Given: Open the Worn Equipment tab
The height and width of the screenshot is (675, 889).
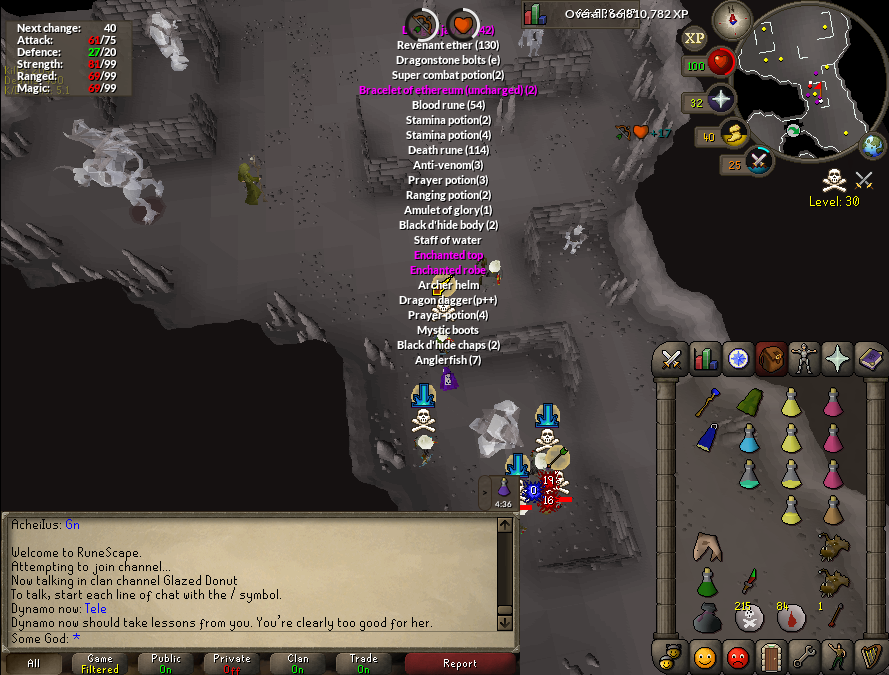Looking at the screenshot, I should tap(802, 359).
